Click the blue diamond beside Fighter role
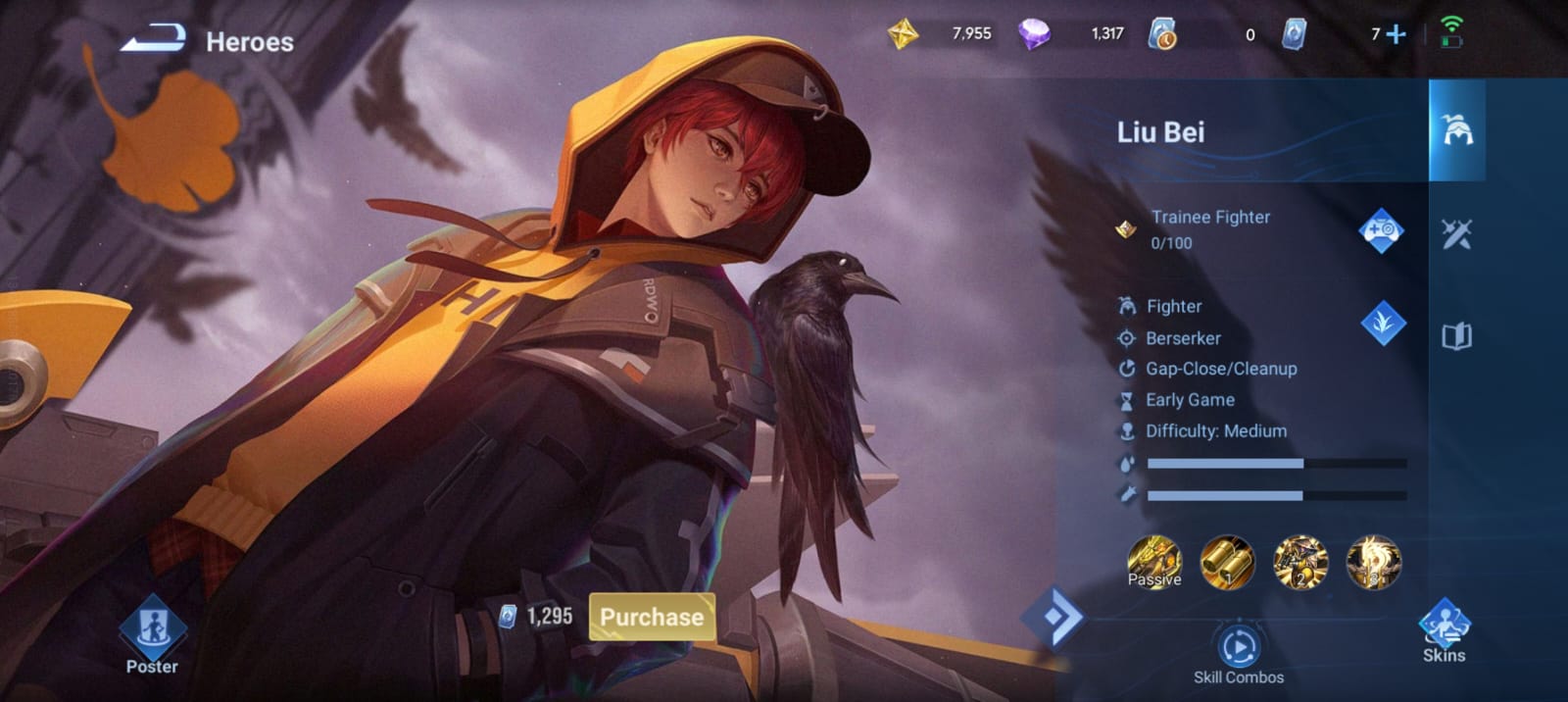 (x=1383, y=323)
